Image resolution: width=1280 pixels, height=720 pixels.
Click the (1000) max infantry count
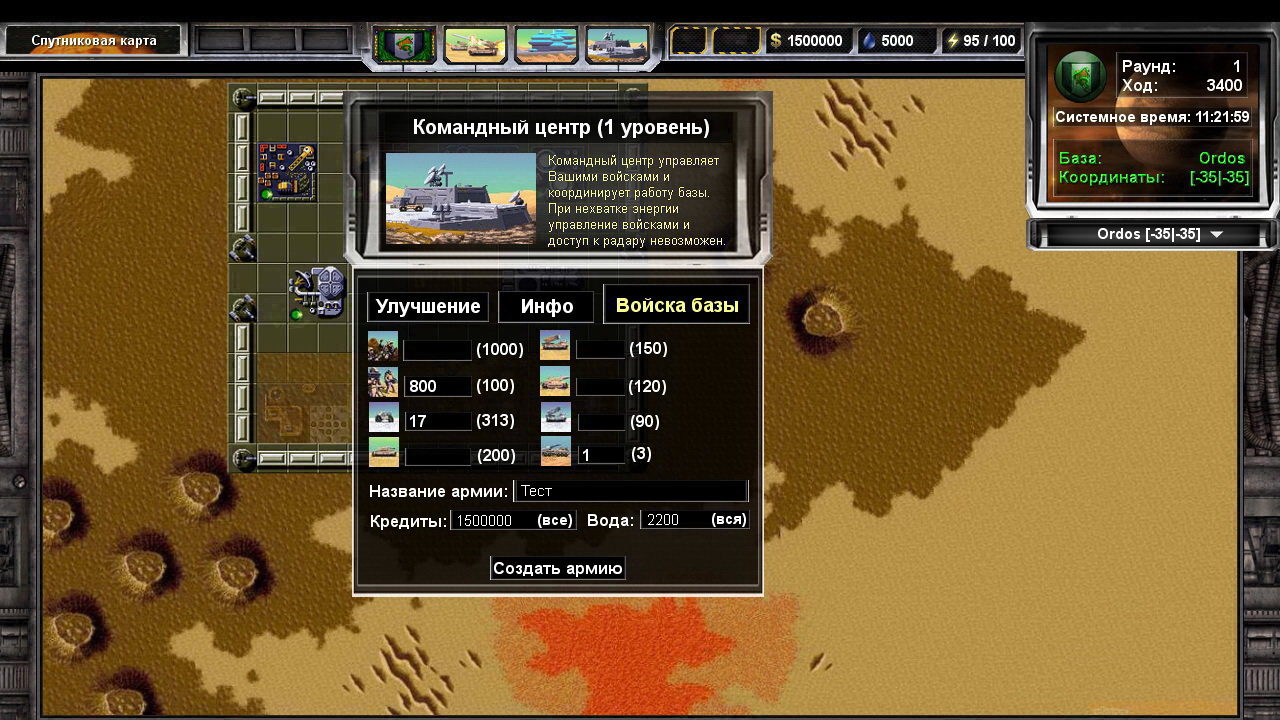pyautogui.click(x=500, y=349)
